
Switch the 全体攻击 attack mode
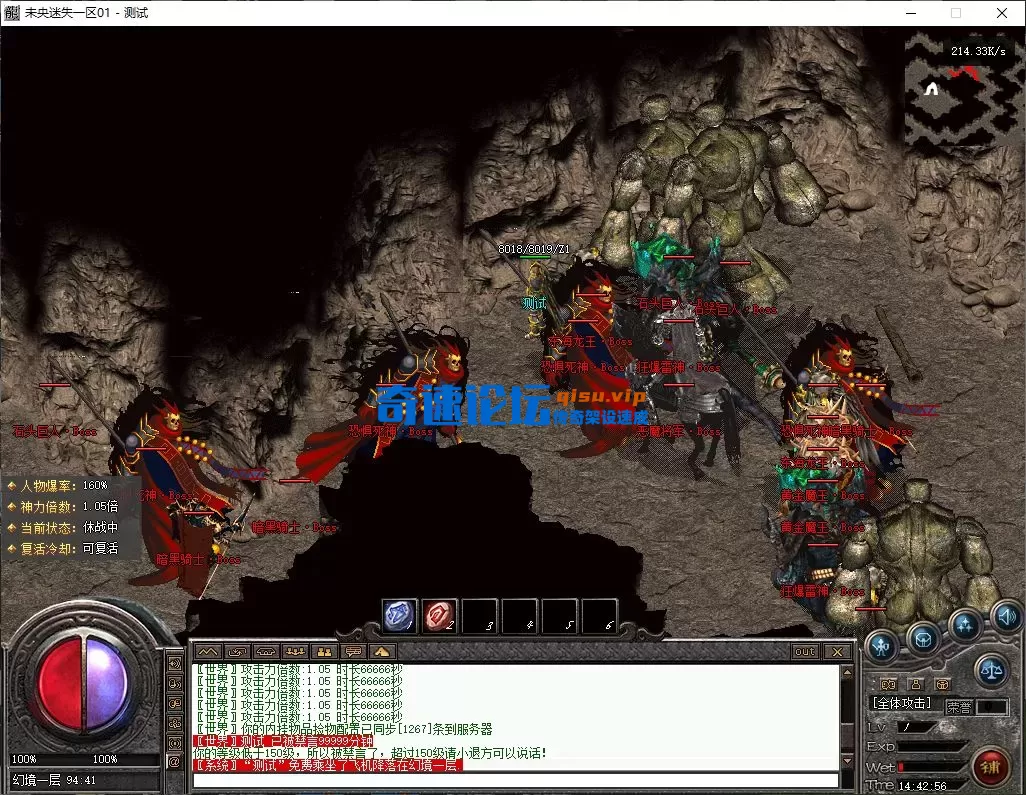(901, 704)
